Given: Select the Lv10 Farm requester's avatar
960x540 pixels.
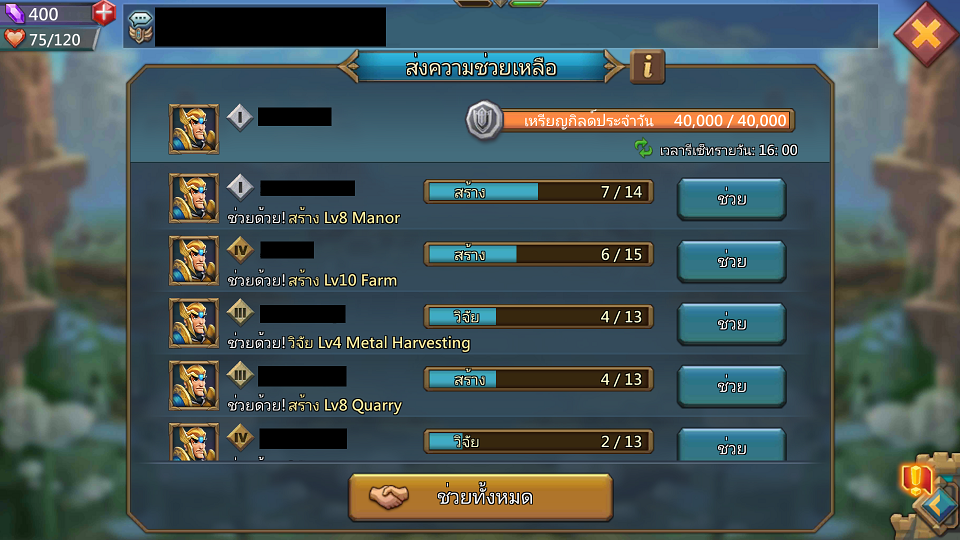Looking at the screenshot, I should pyautogui.click(x=194, y=260).
